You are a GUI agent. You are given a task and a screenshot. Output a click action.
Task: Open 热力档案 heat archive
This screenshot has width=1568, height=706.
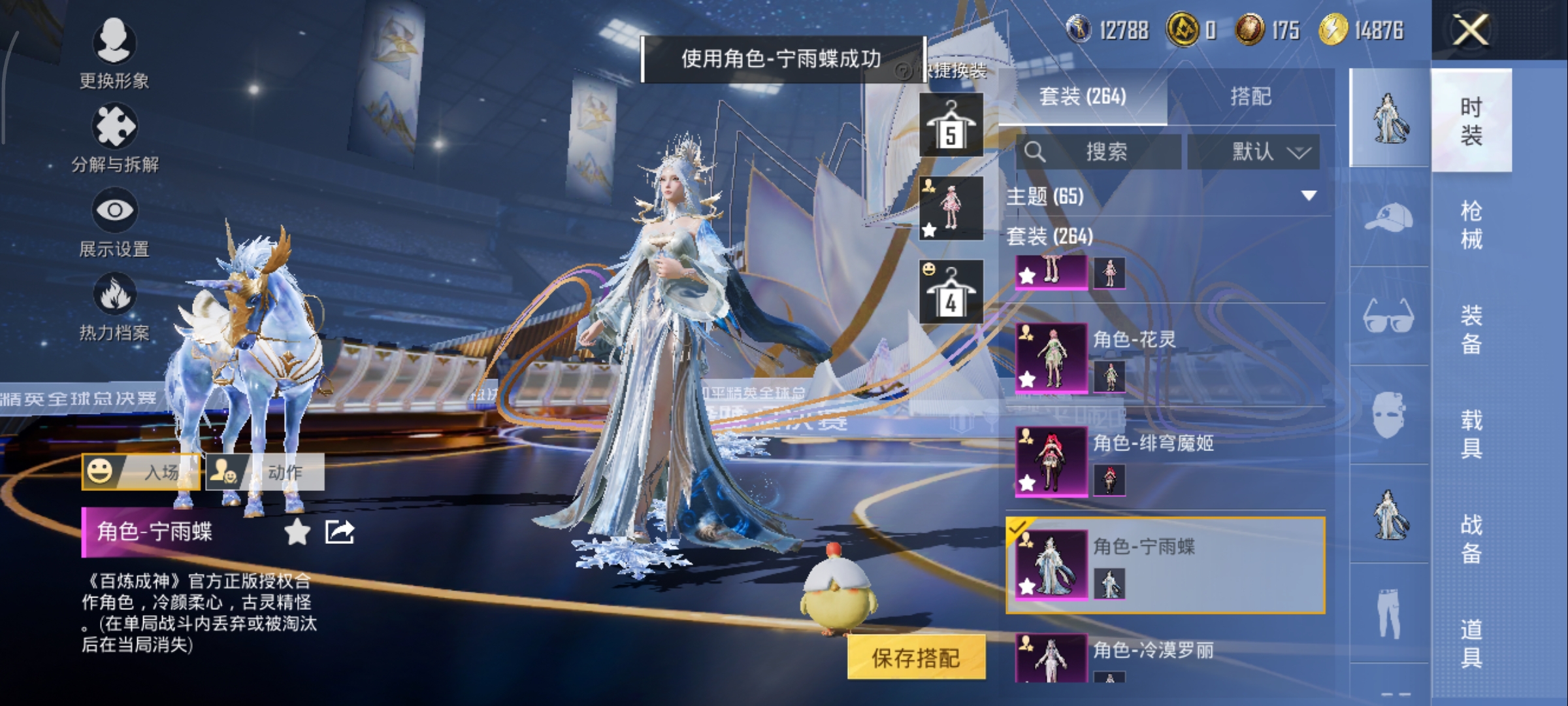114,306
